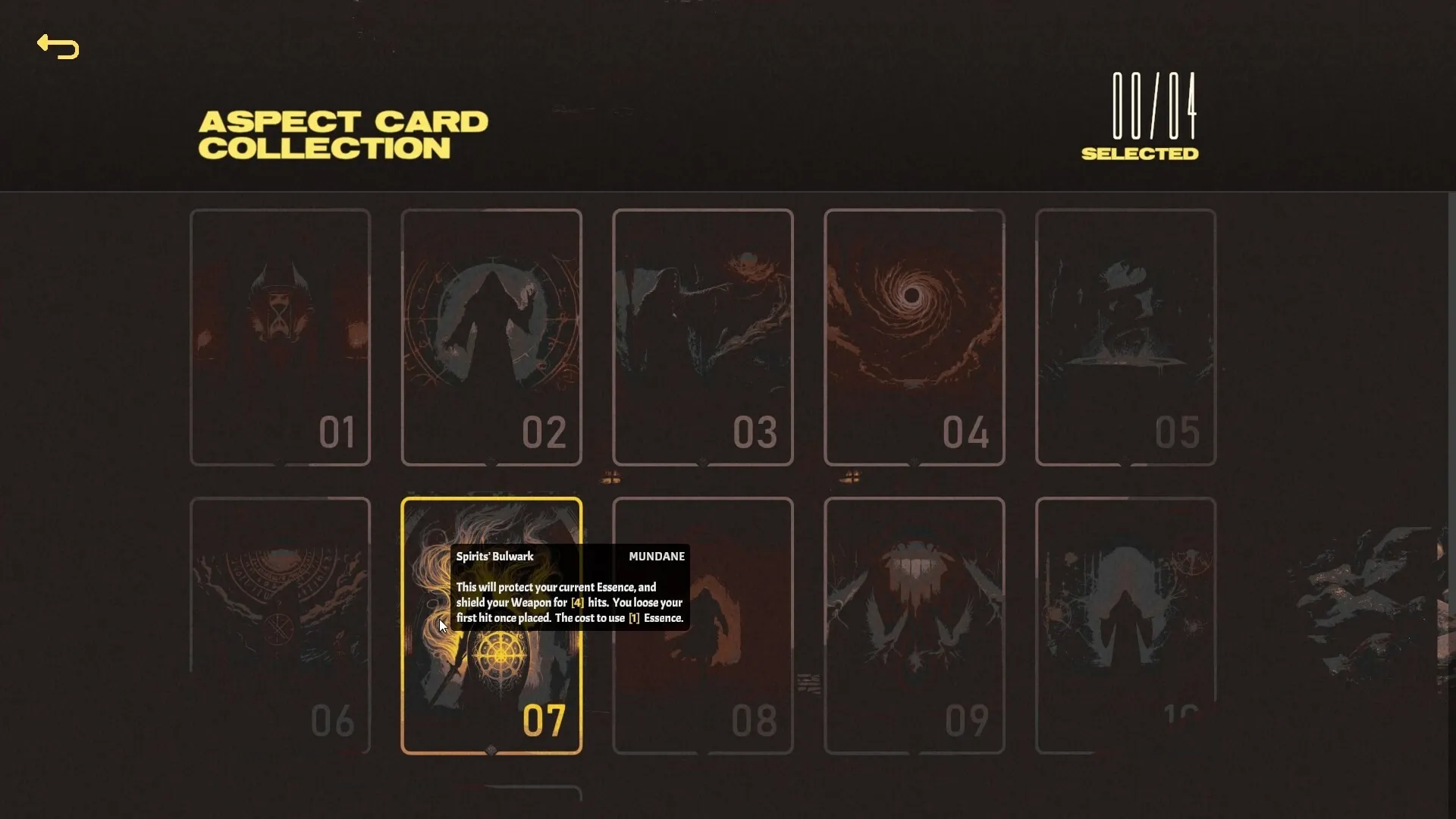Click the yellow sunburst emblem on card 07
This screenshot has height=819, width=1456.
(500, 654)
